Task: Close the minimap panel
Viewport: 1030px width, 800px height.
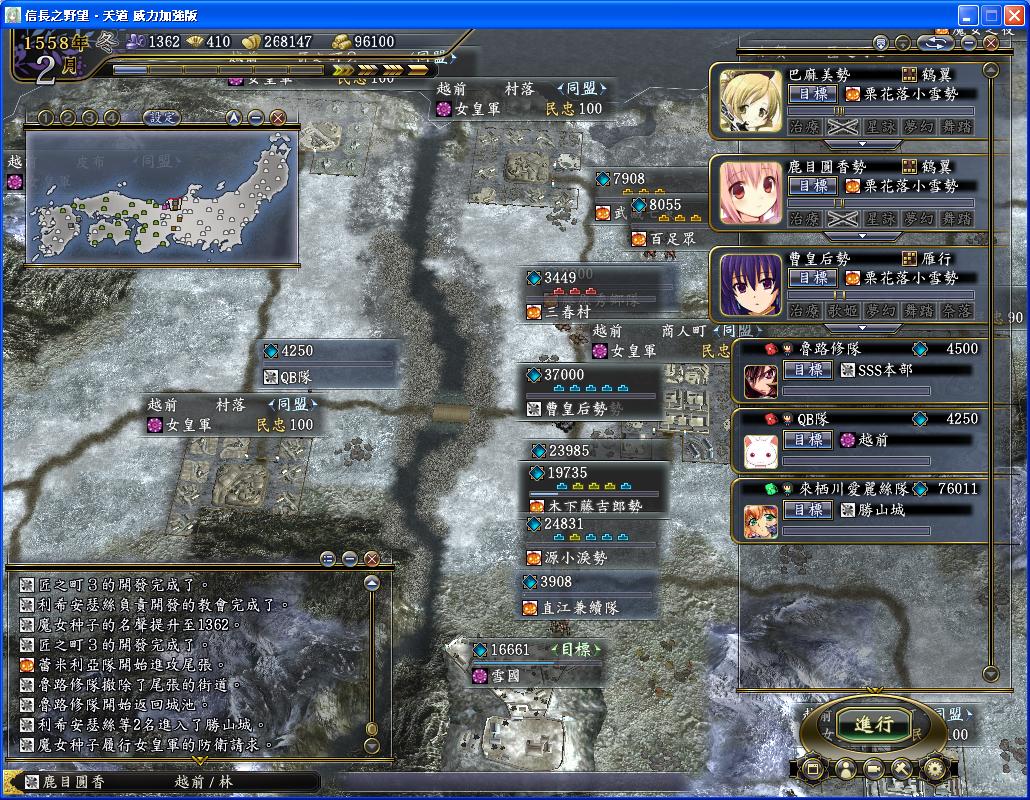Action: pyautogui.click(x=278, y=117)
